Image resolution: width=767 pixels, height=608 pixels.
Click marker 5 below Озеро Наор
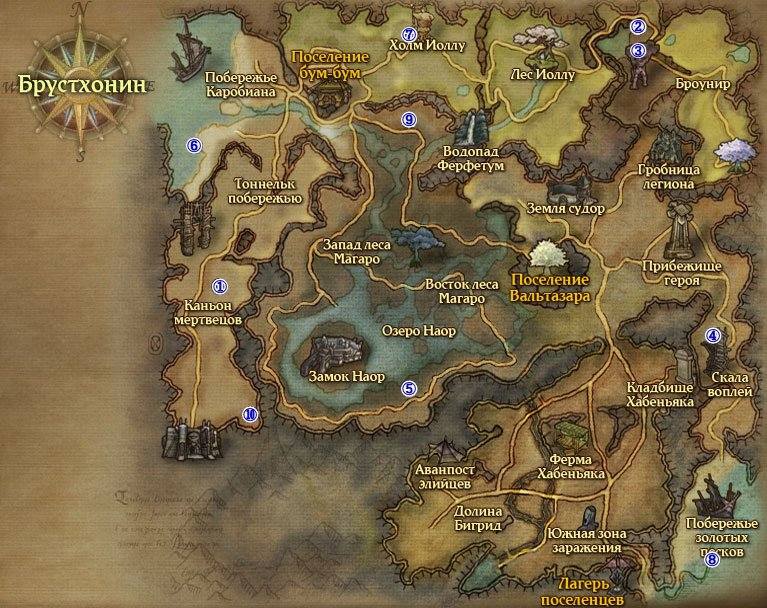pyautogui.click(x=408, y=389)
